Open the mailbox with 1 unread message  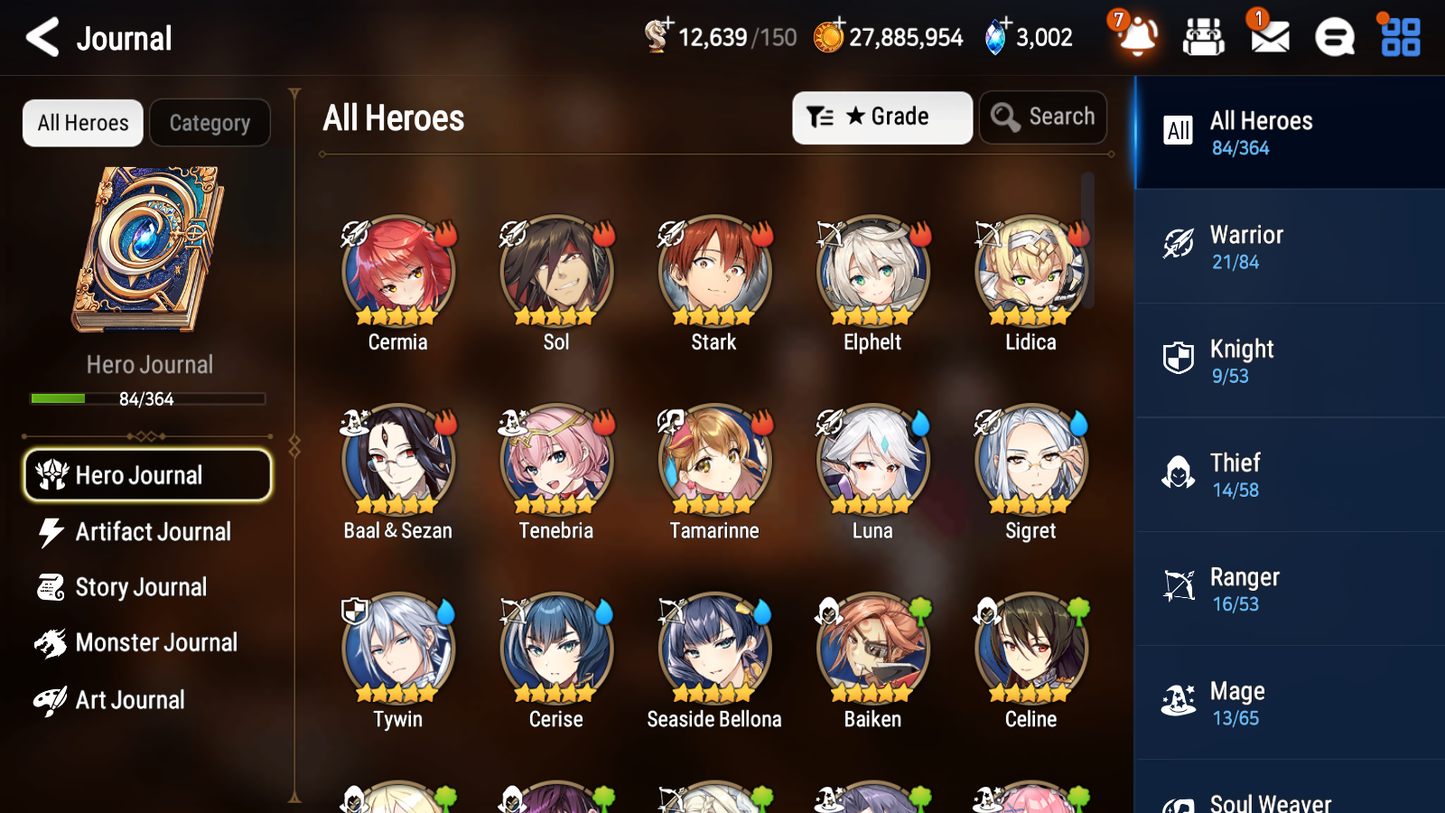click(1268, 36)
